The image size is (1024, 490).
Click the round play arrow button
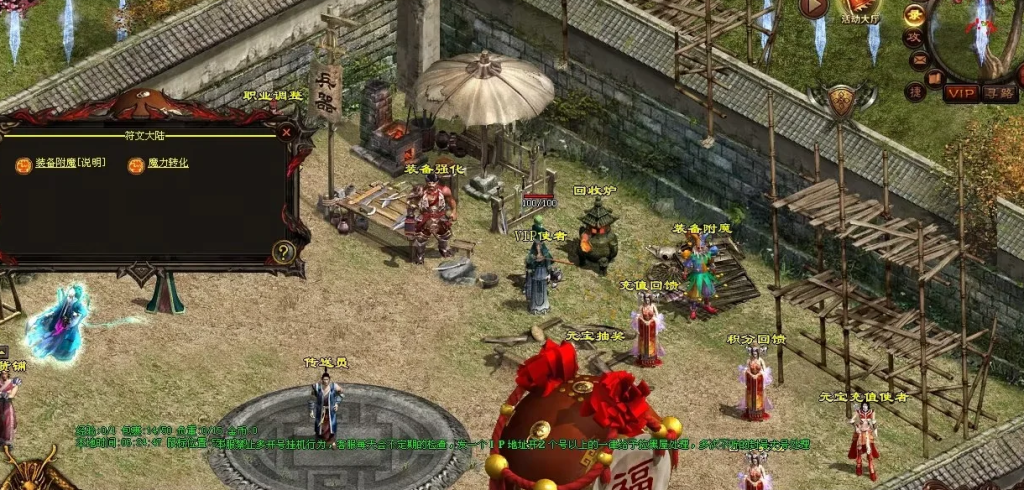[812, 7]
